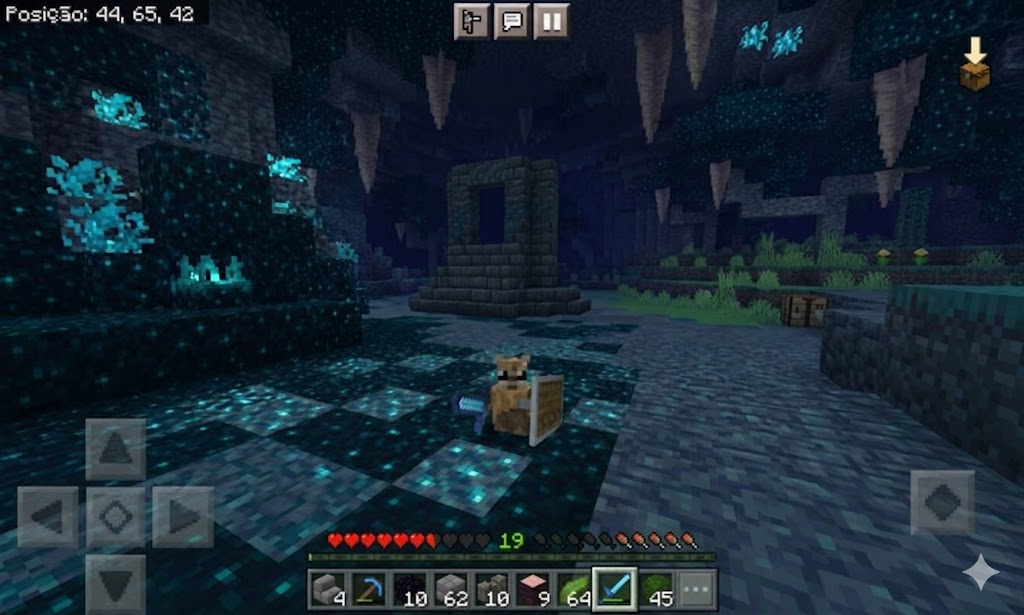
Task: Choose the diamond pickaxe hotbar slot
Action: [369, 587]
